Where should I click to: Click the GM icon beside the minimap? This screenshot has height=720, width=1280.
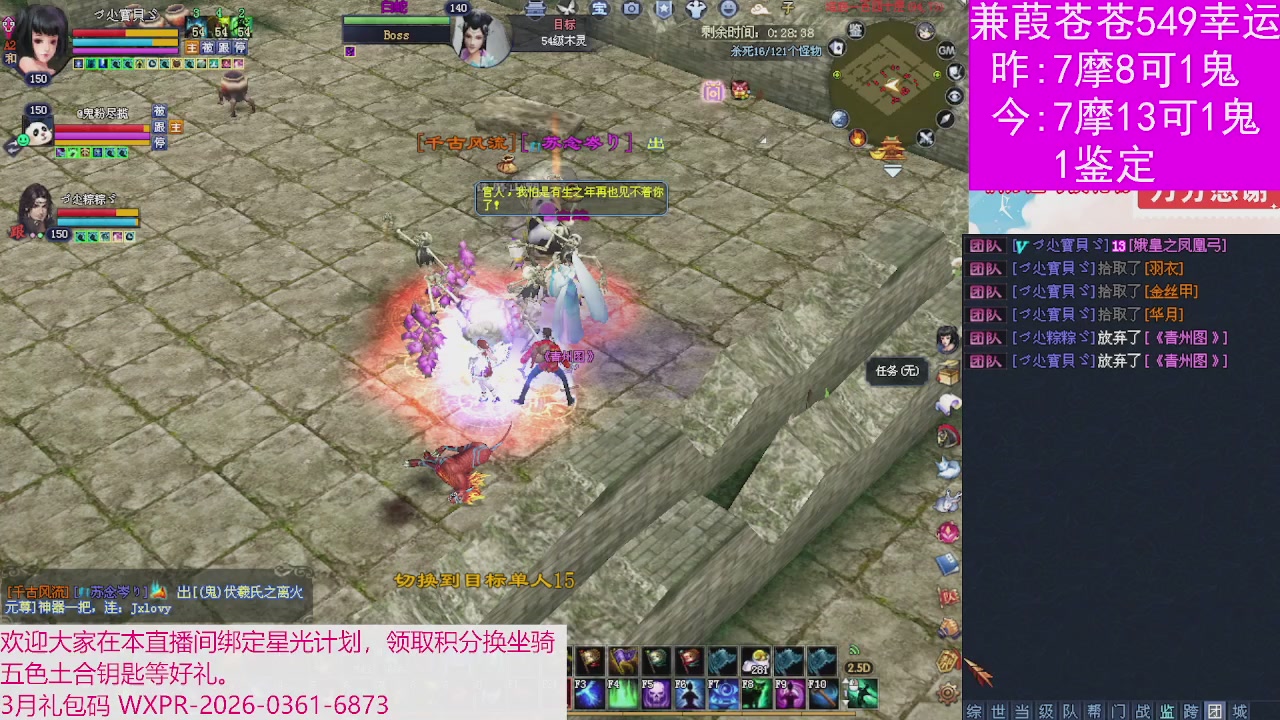pyautogui.click(x=947, y=48)
